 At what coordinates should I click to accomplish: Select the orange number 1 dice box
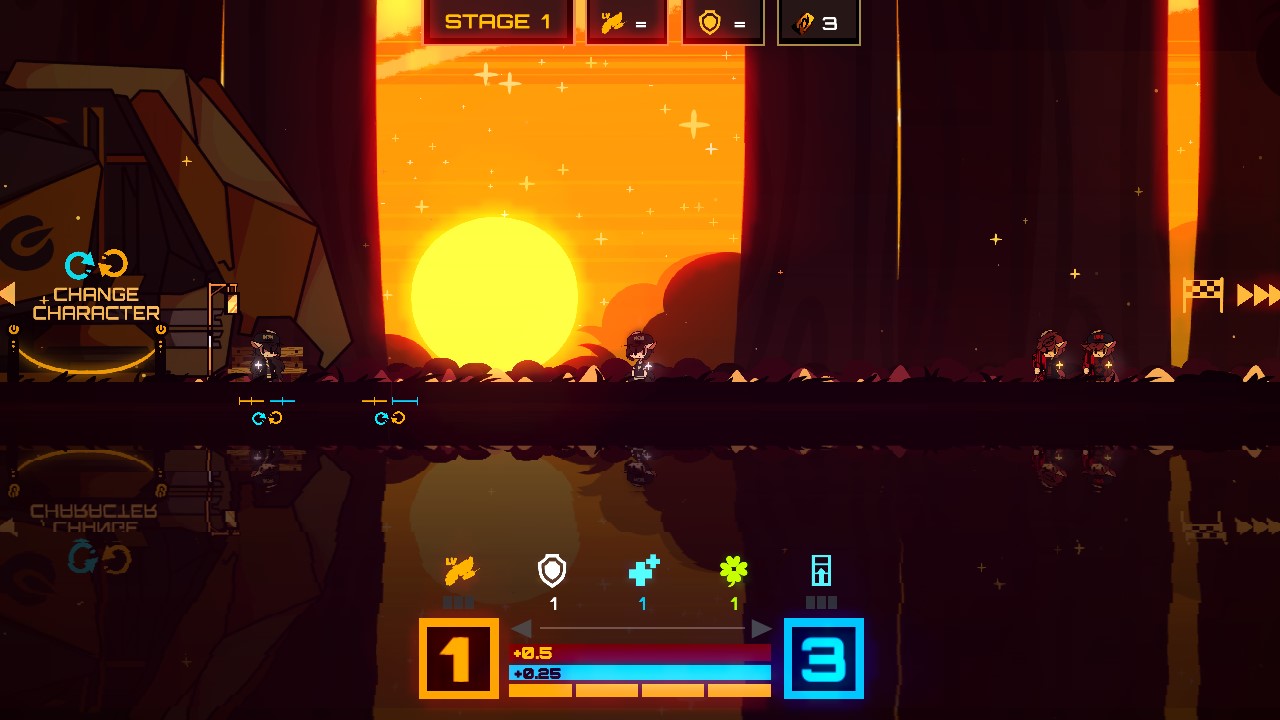click(458, 658)
